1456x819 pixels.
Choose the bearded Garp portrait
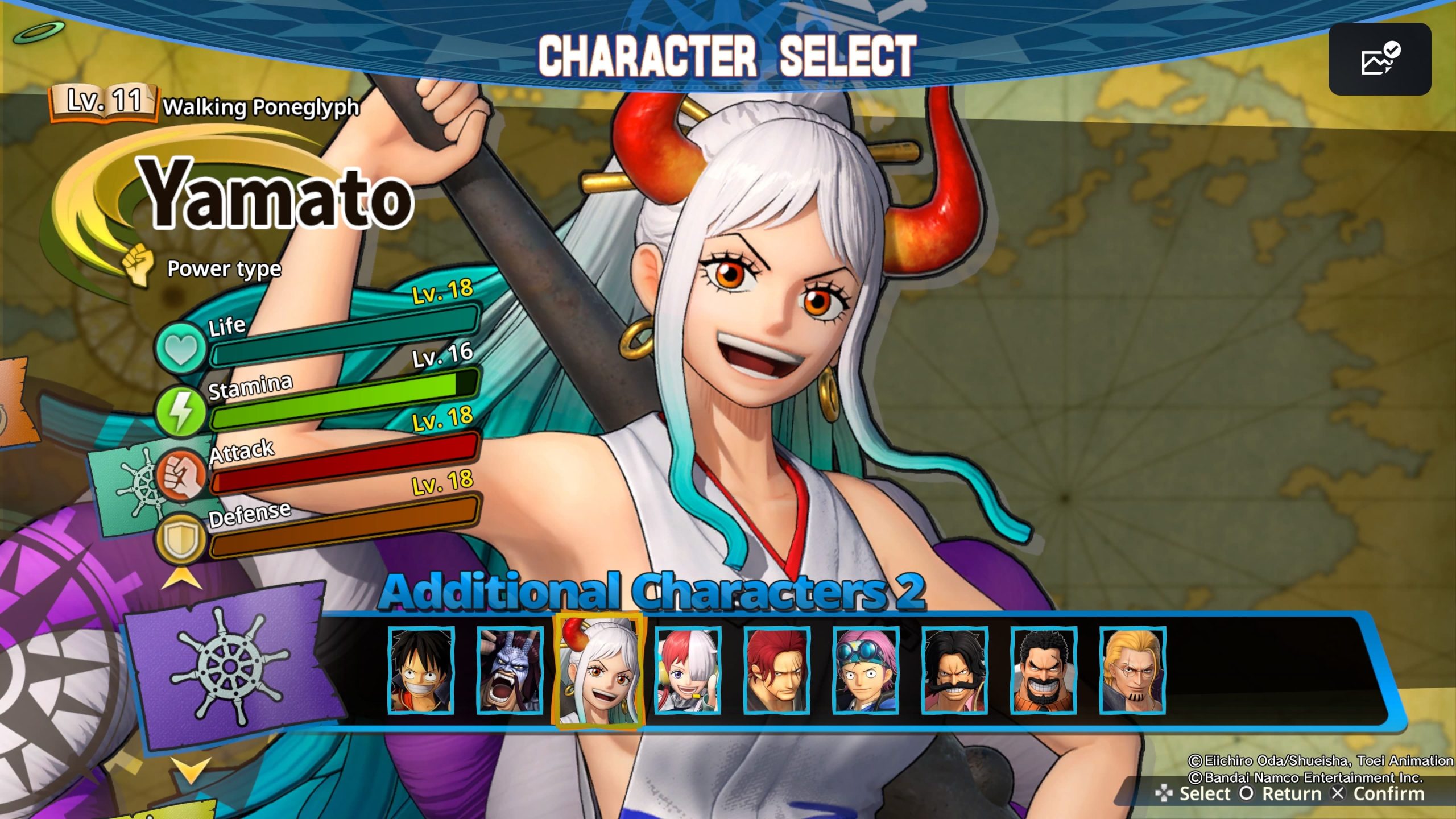point(1044,670)
